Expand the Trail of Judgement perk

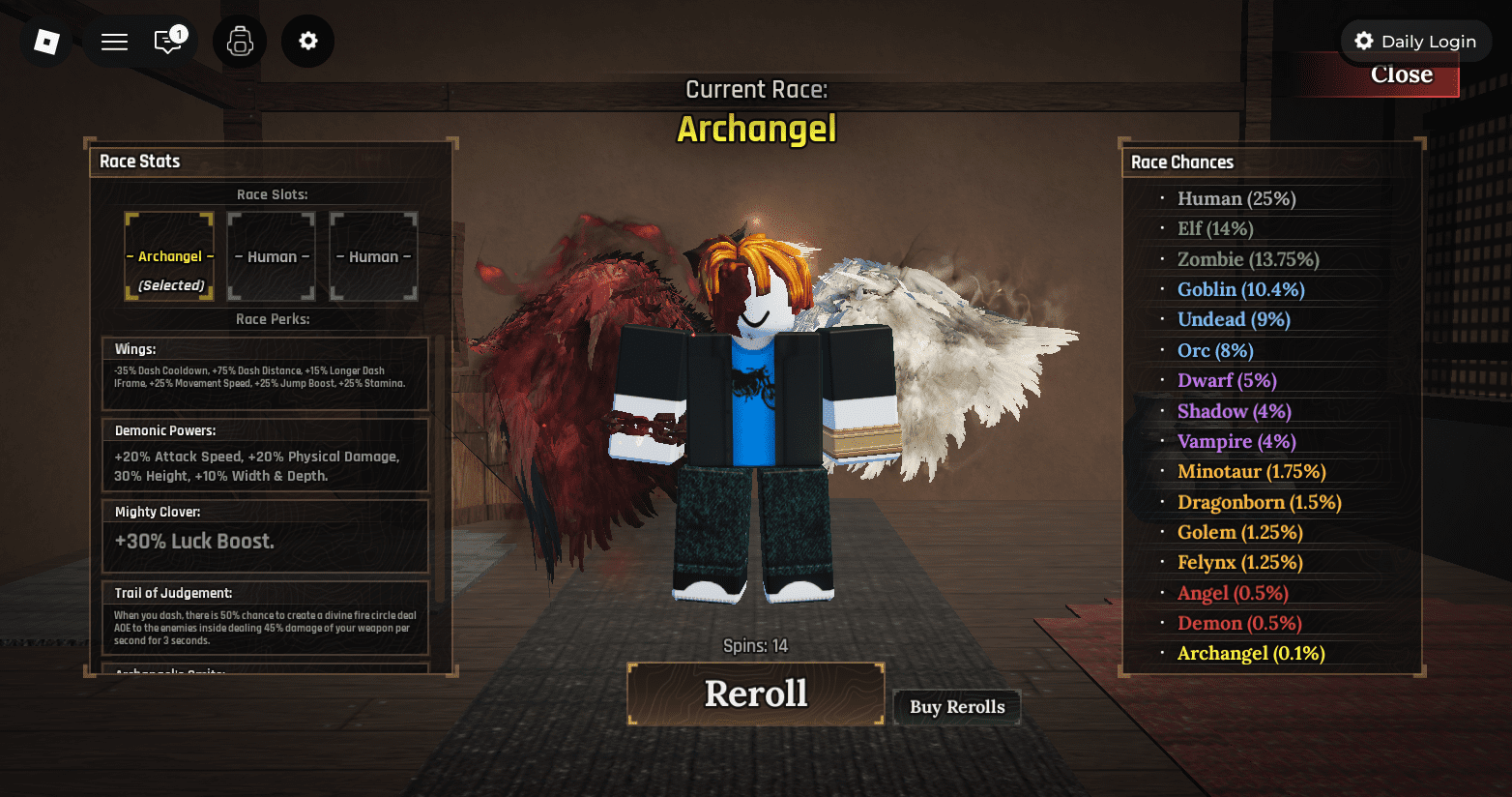266,615
